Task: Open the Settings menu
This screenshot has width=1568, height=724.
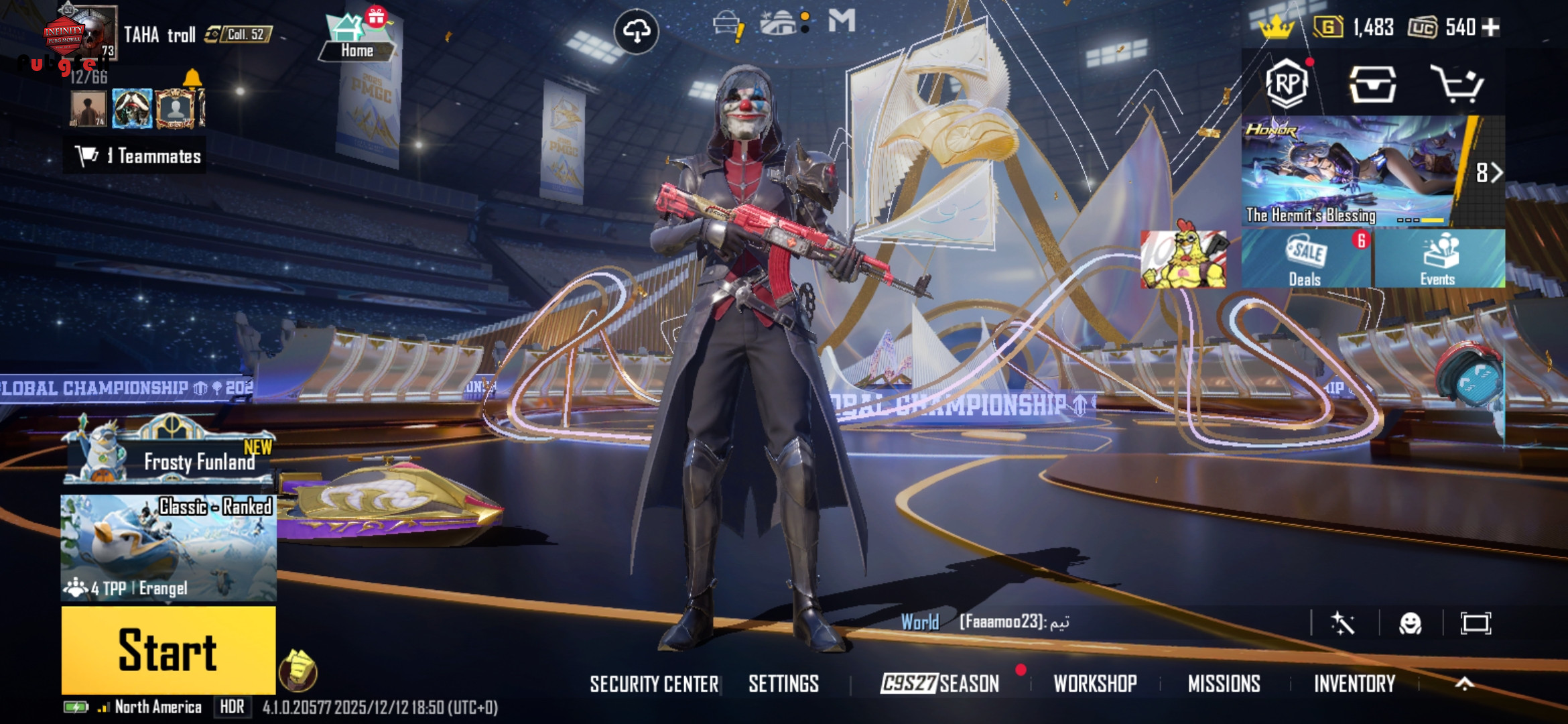Action: [x=783, y=684]
